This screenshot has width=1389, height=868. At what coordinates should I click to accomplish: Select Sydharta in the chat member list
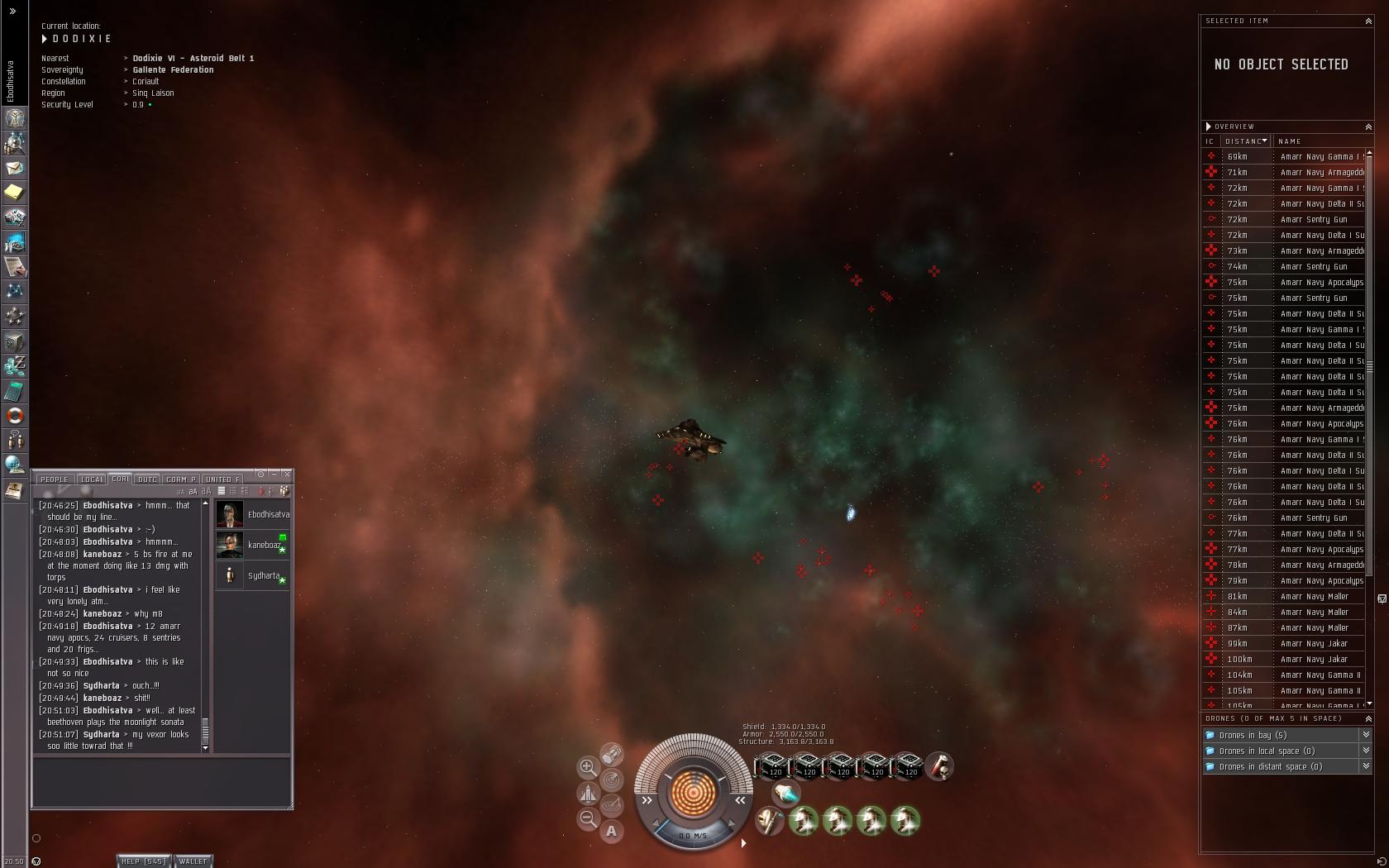pos(252,575)
